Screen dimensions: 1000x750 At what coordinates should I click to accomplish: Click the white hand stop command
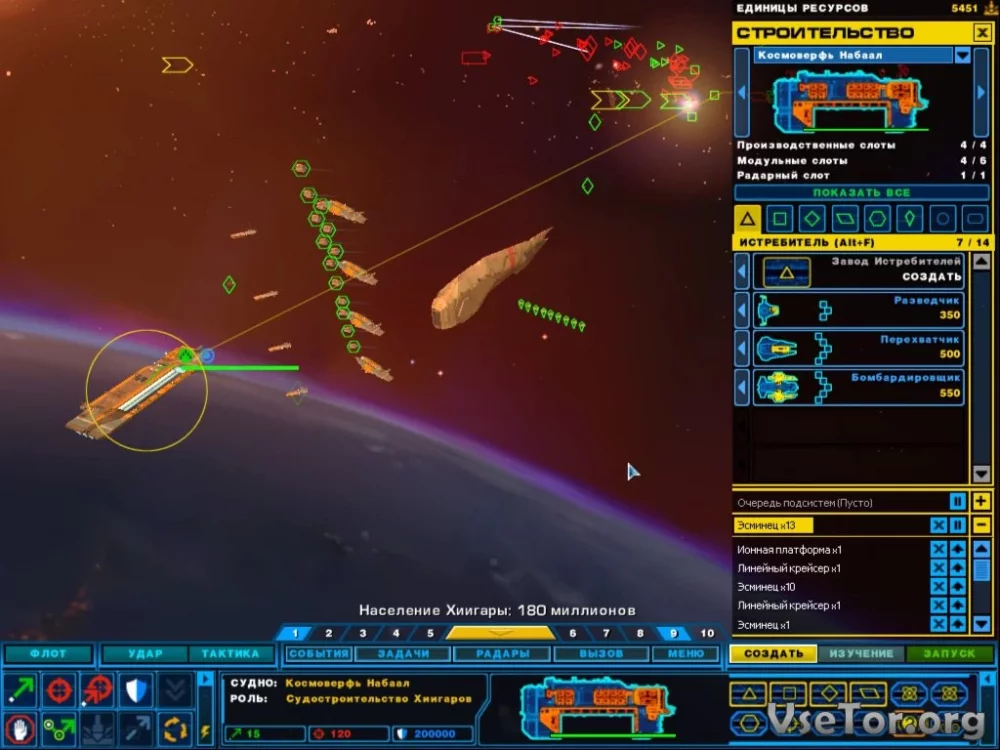[20, 726]
